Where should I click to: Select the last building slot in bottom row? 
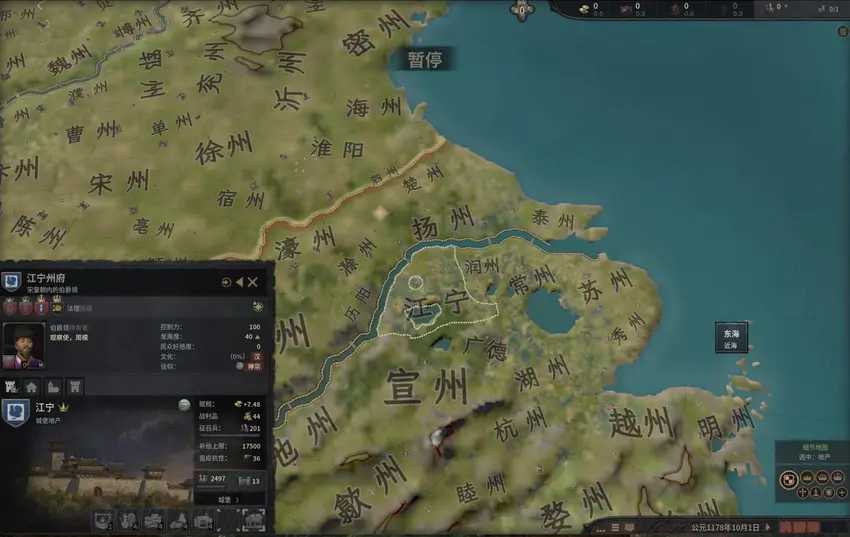254,520
